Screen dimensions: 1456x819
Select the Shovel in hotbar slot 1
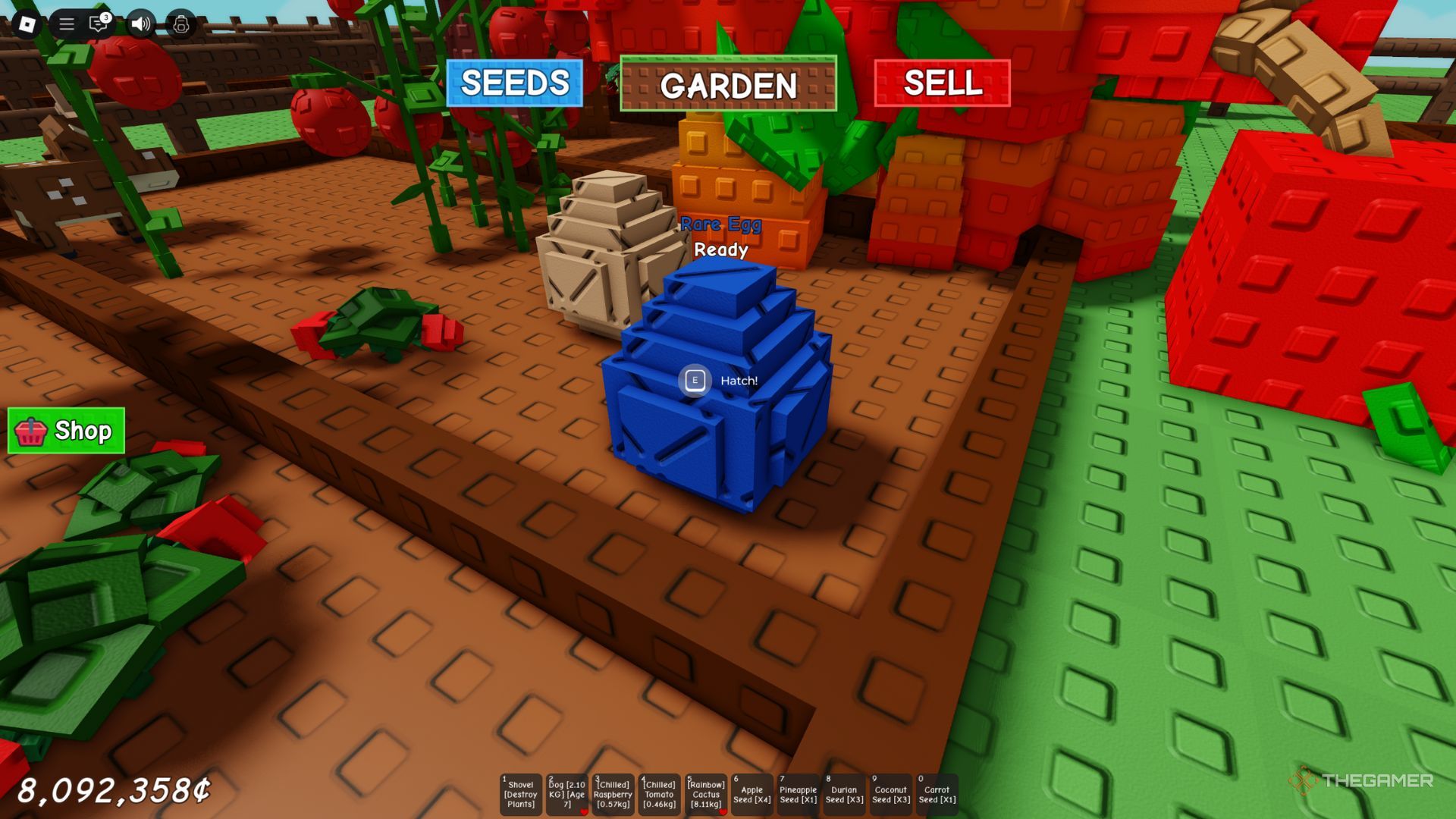click(520, 793)
